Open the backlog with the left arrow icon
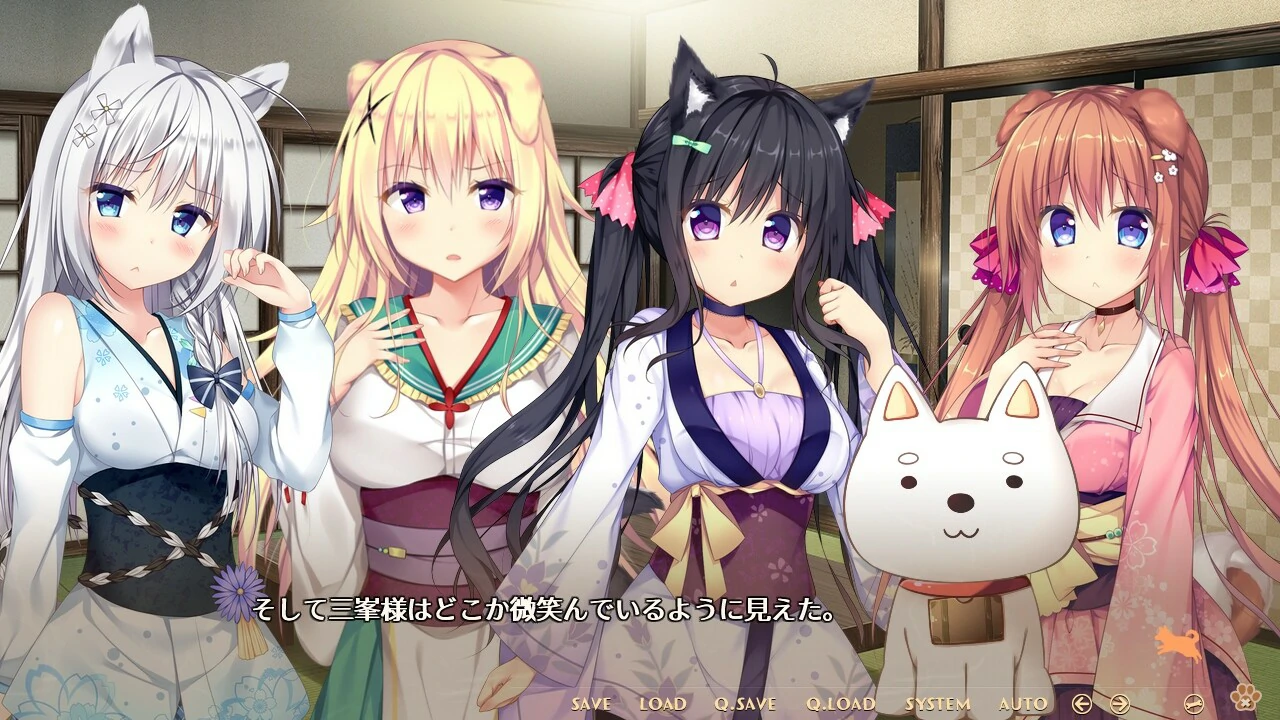 (x=1082, y=702)
